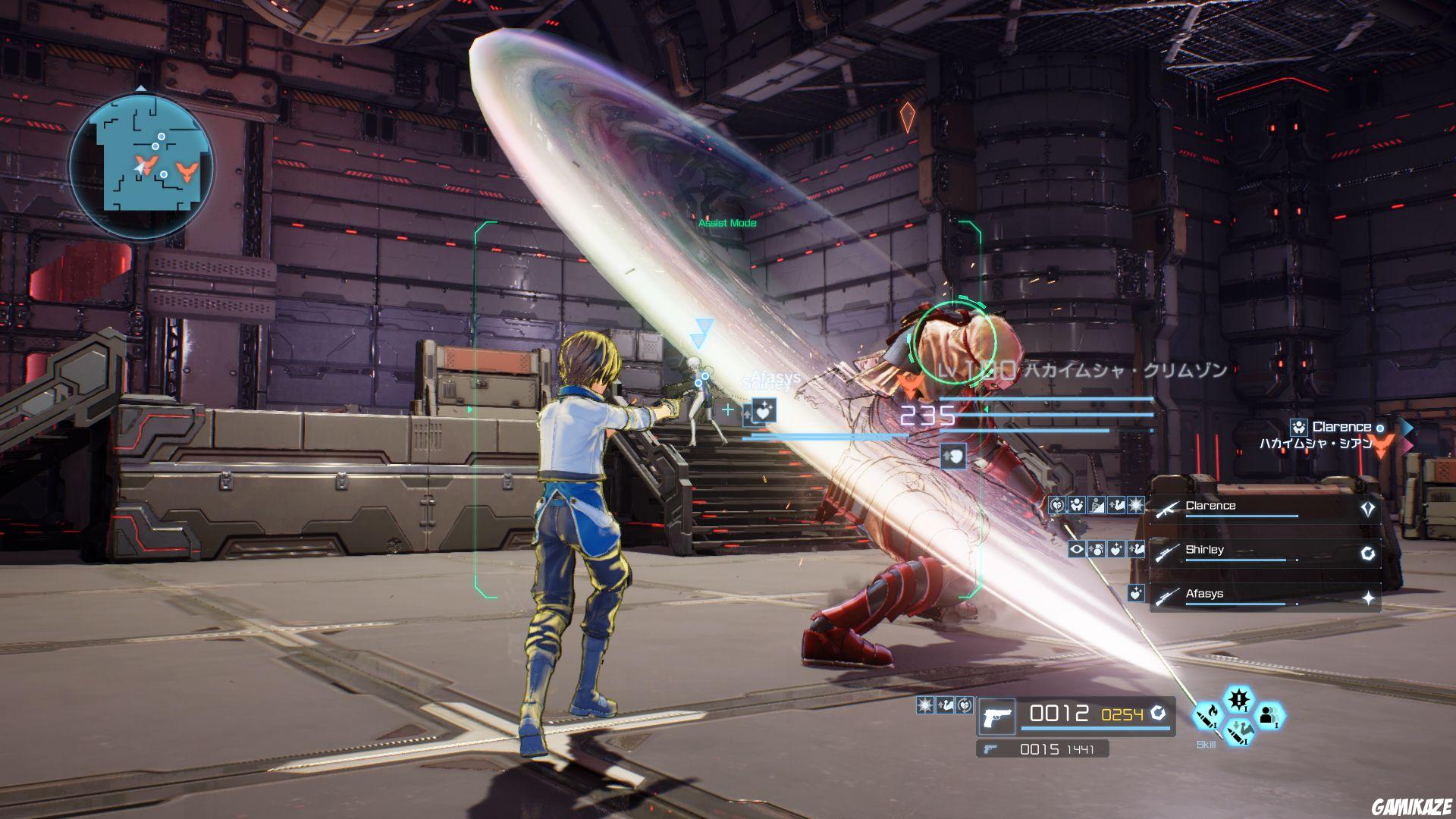The image size is (1456, 819).
Task: Click the star symbol on Afasys's party entry
Action: [x=1369, y=596]
